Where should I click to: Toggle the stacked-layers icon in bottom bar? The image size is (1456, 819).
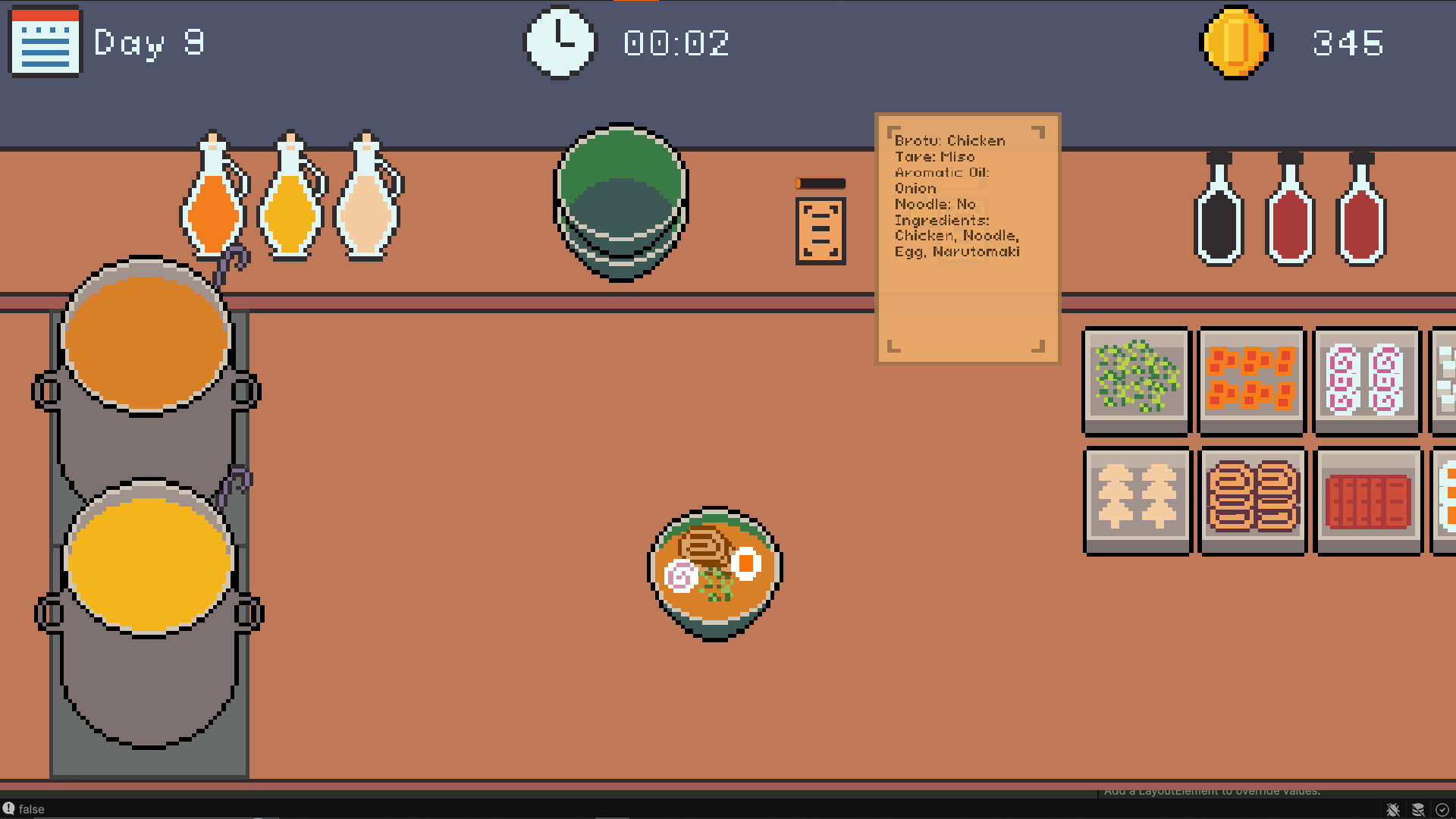coord(1417,808)
